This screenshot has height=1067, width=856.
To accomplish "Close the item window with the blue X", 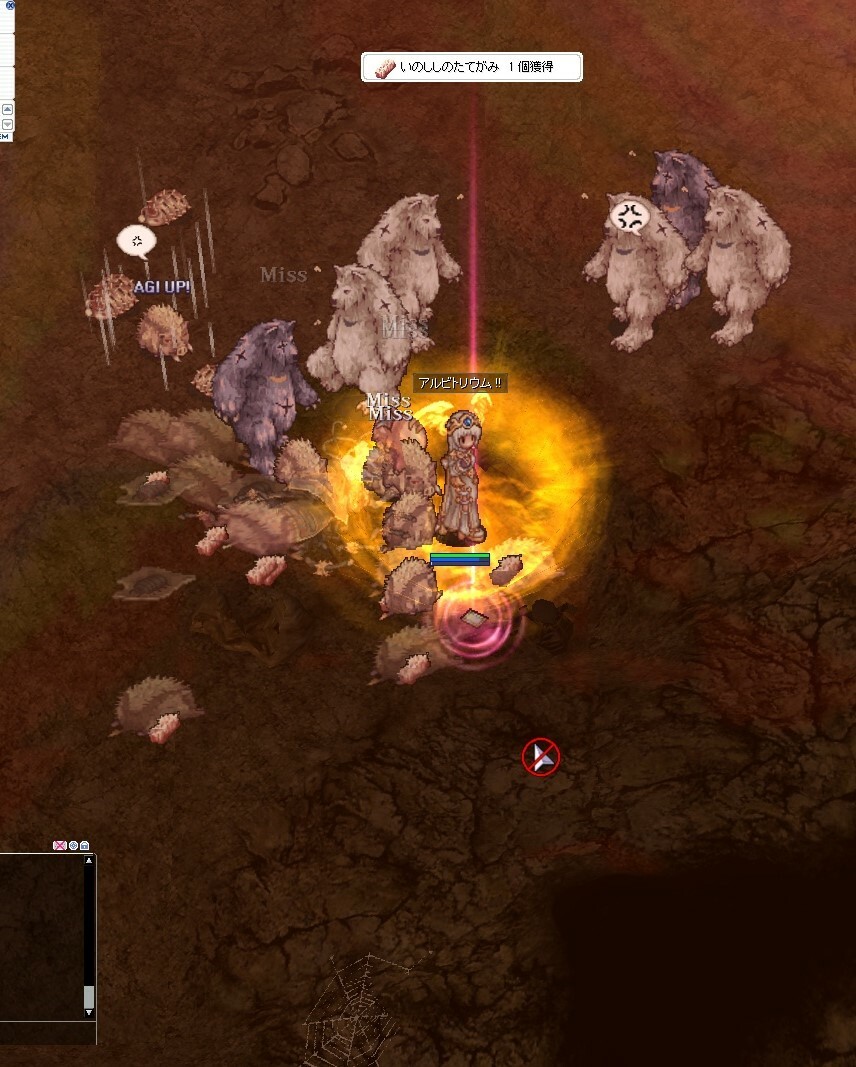I will 11,5.
